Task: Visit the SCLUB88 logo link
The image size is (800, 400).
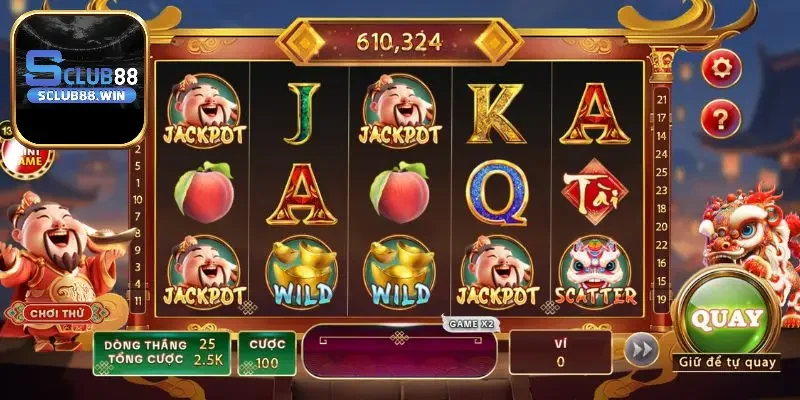Action: coord(79,78)
